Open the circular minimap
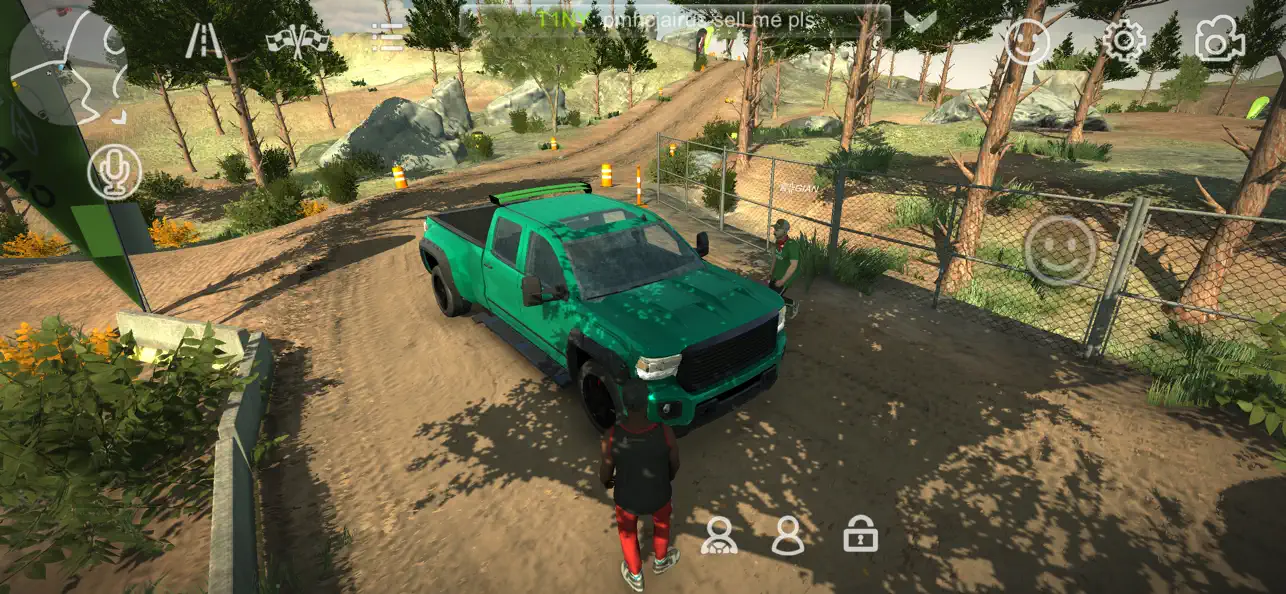The image size is (1286, 594). 68,62
